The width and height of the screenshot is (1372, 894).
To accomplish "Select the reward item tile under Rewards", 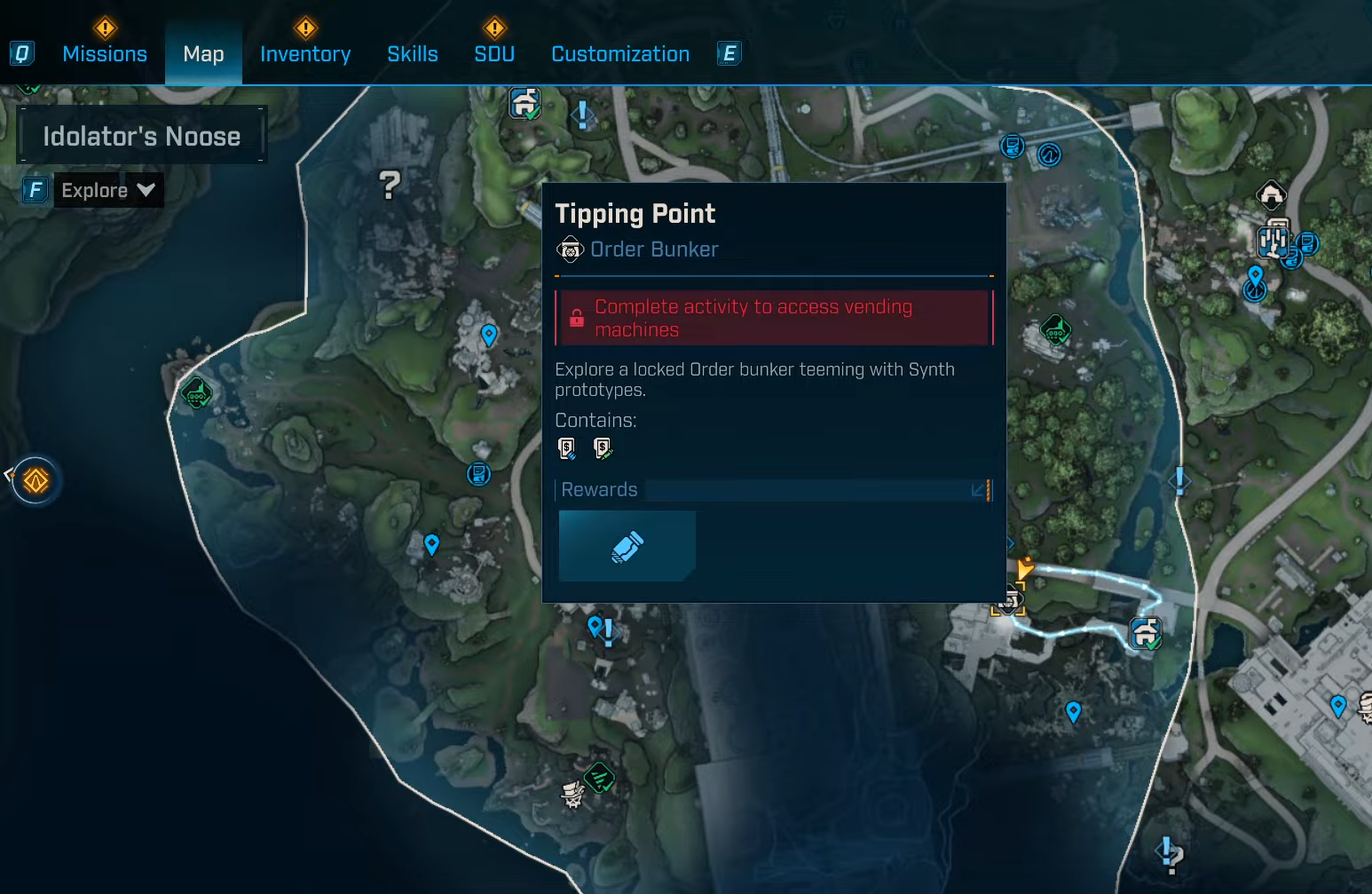I will (x=627, y=546).
